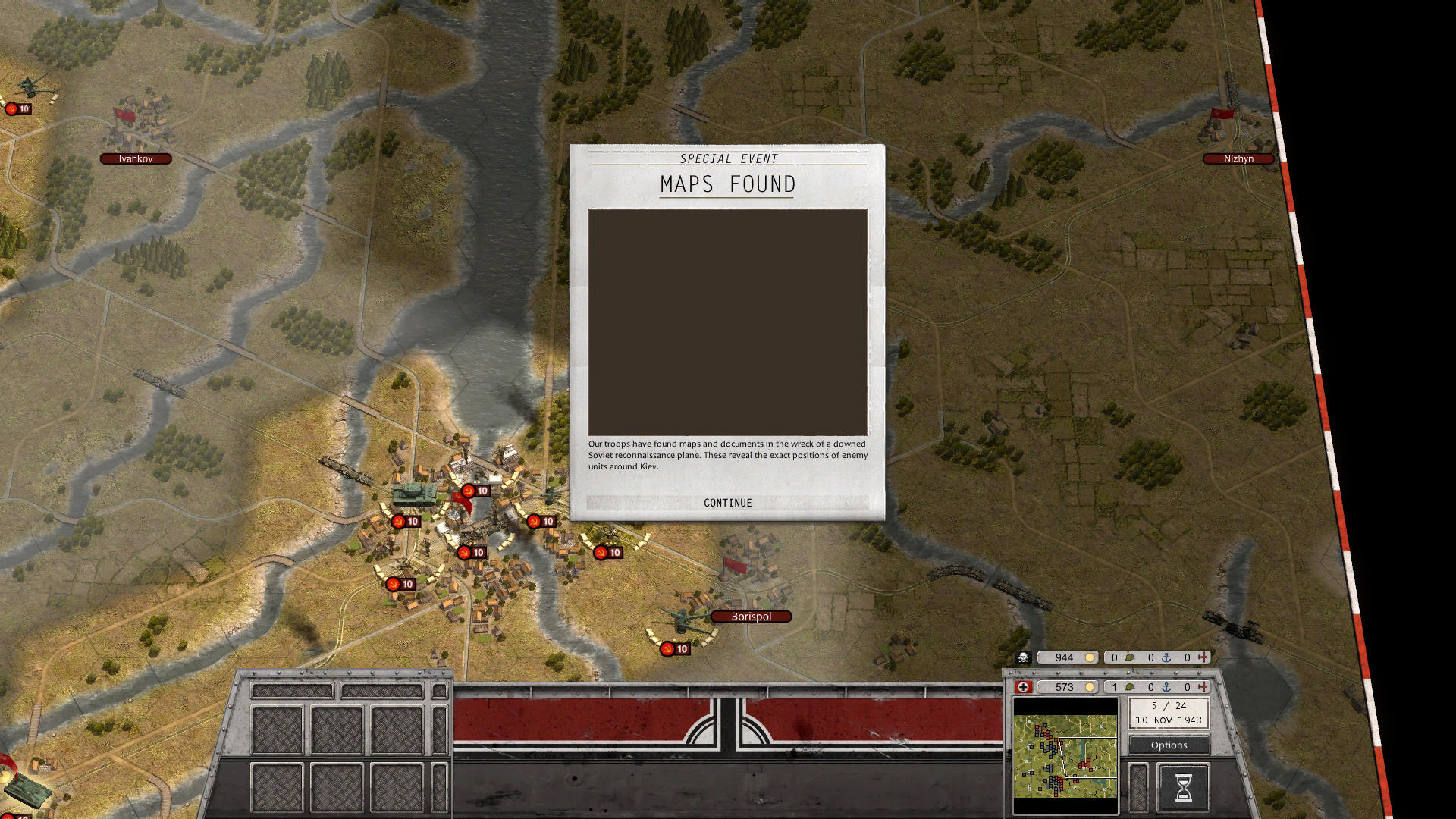Click the gold coin icon beside 573
This screenshot has width=1456, height=819.
[1090, 687]
